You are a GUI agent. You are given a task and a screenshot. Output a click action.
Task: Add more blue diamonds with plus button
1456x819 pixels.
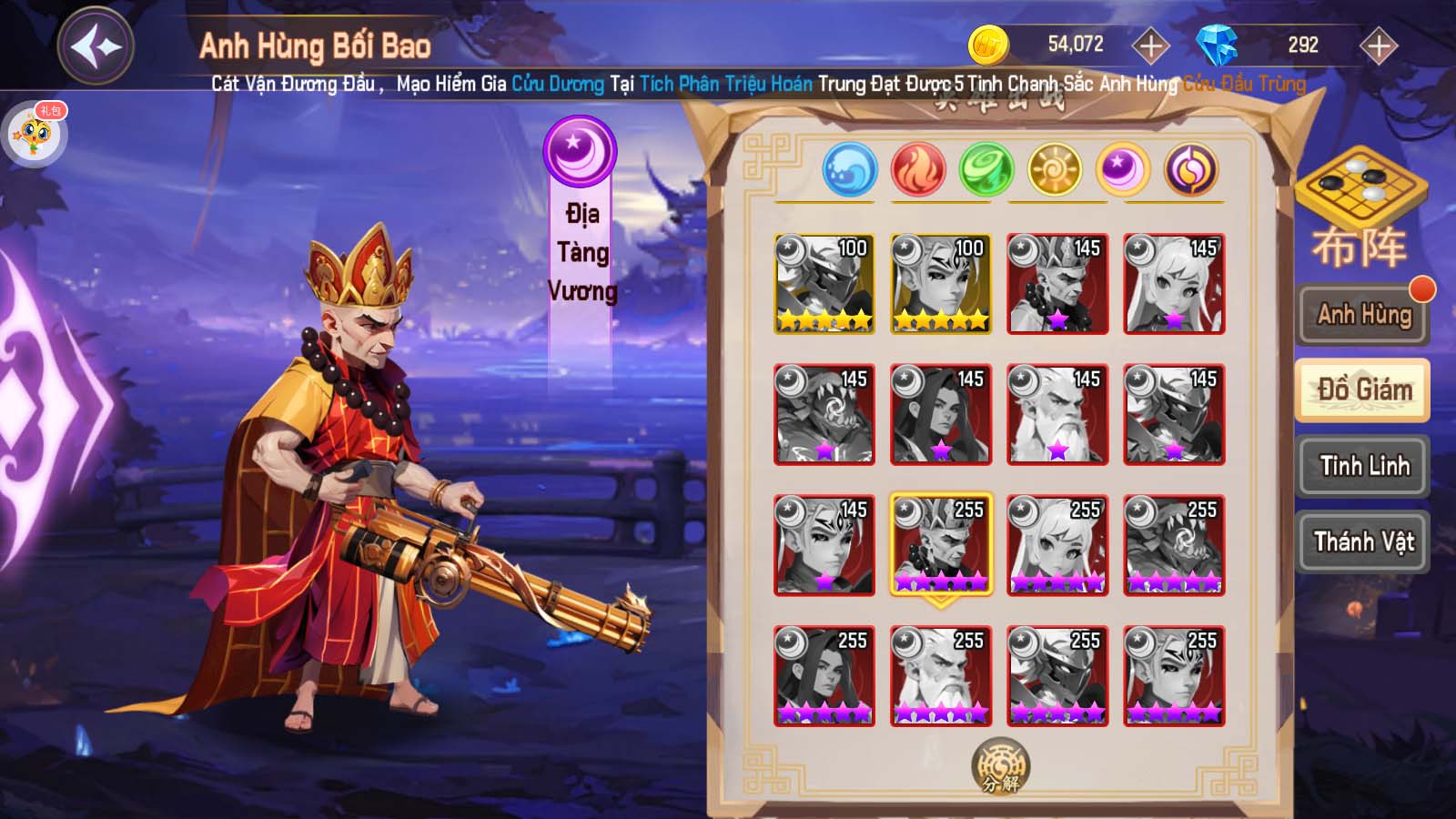point(1378,45)
